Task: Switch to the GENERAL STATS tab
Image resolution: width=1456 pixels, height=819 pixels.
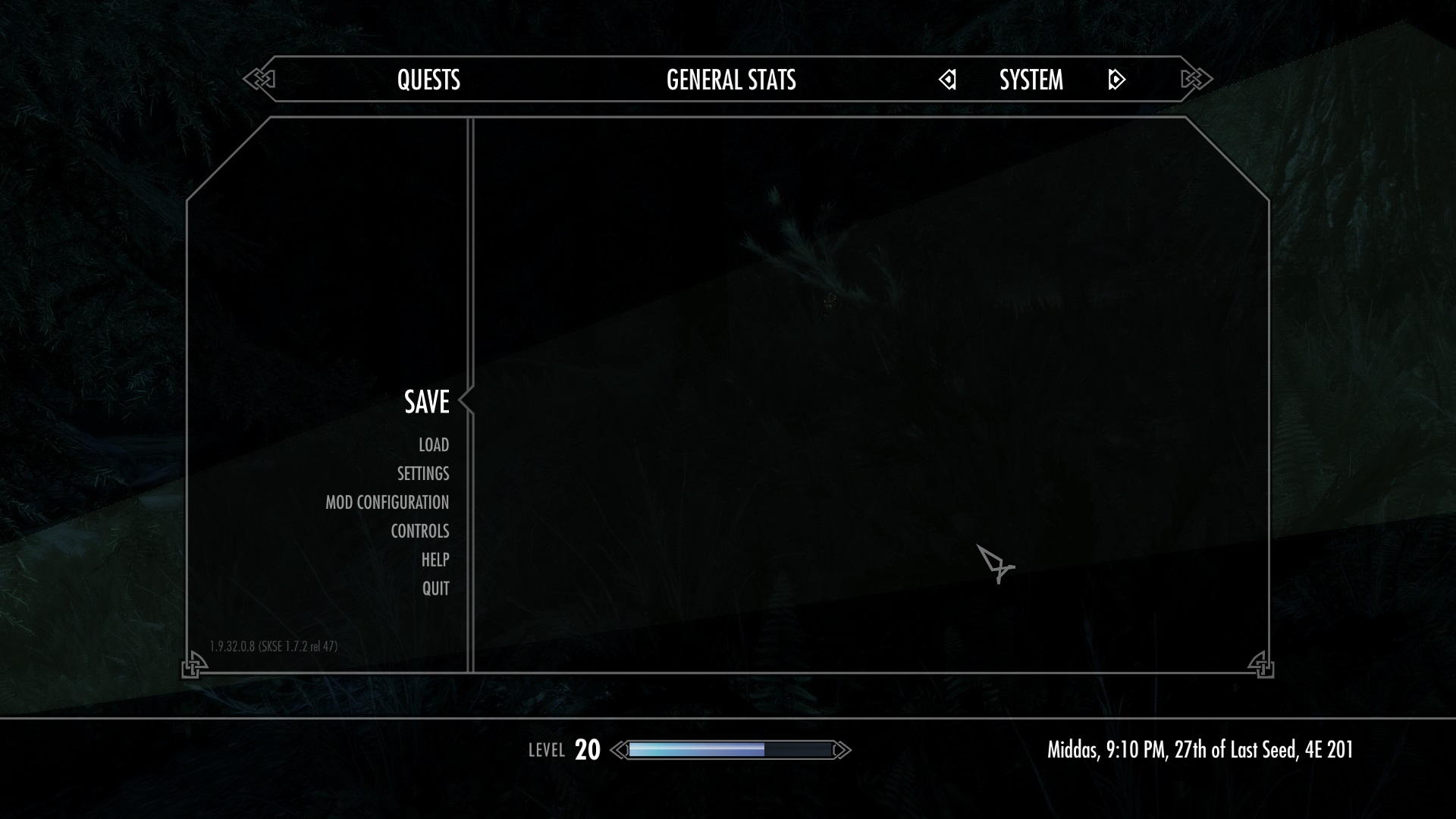Action: [x=730, y=80]
